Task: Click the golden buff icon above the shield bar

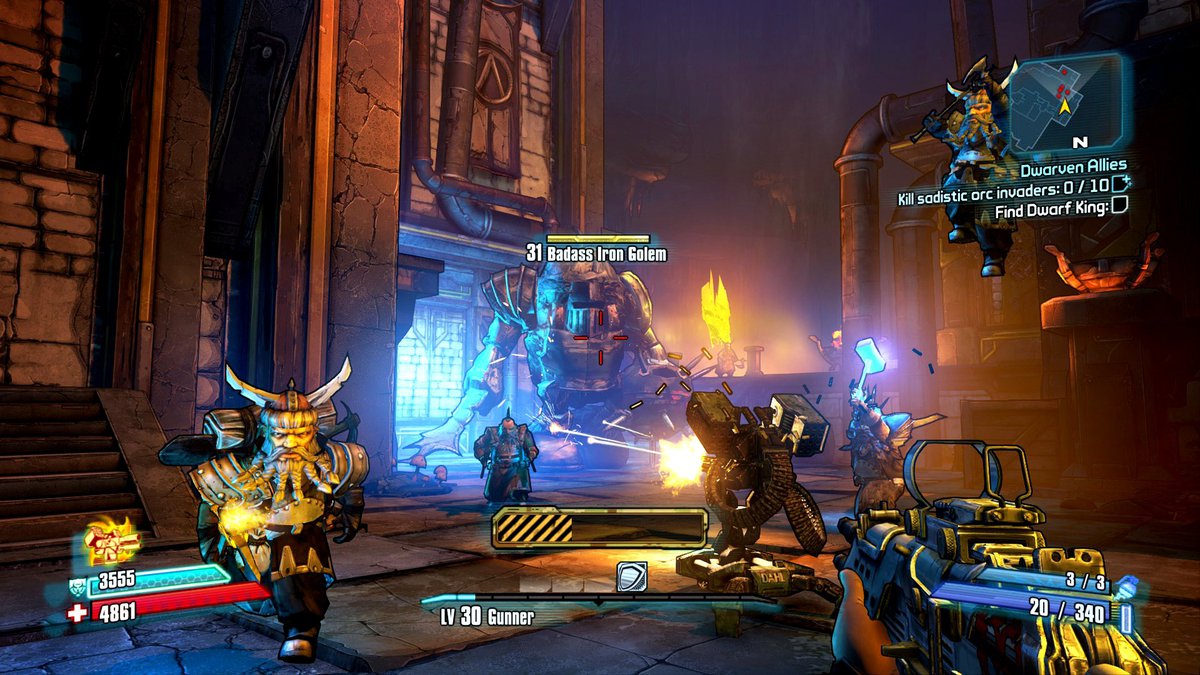Action: [x=111, y=541]
